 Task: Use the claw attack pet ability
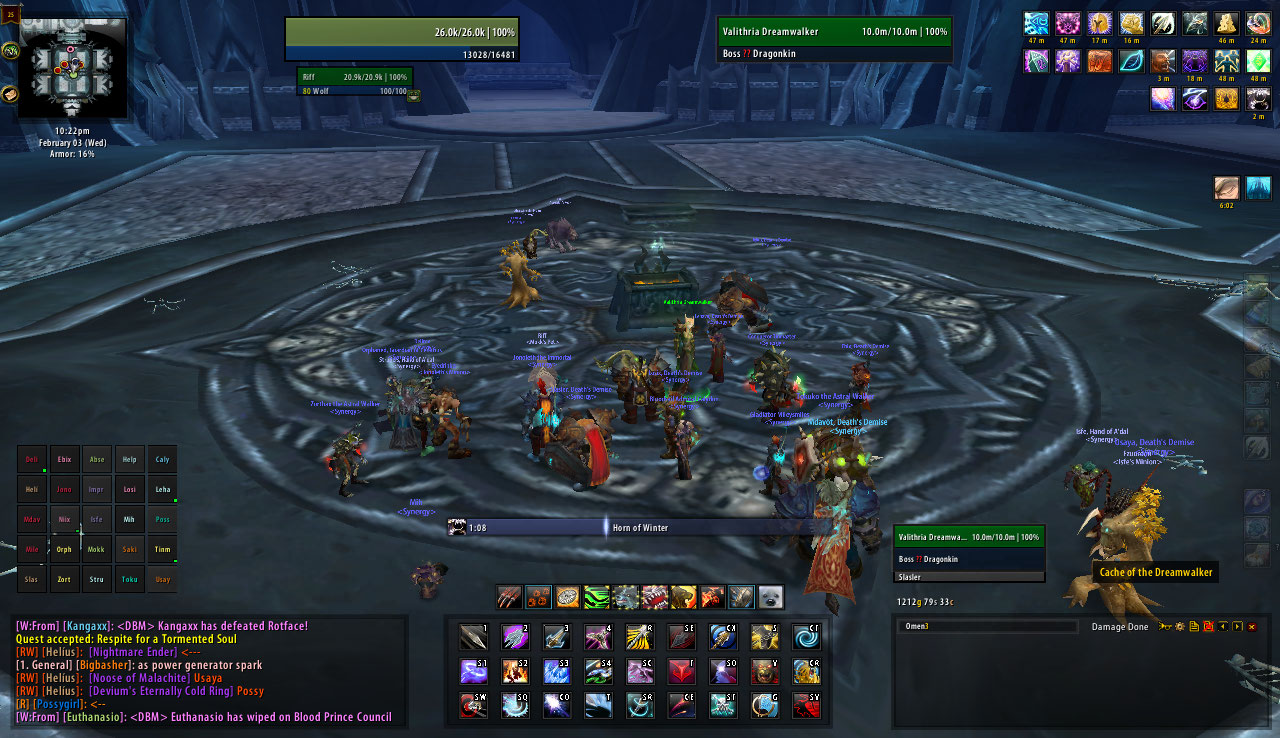[x=510, y=597]
